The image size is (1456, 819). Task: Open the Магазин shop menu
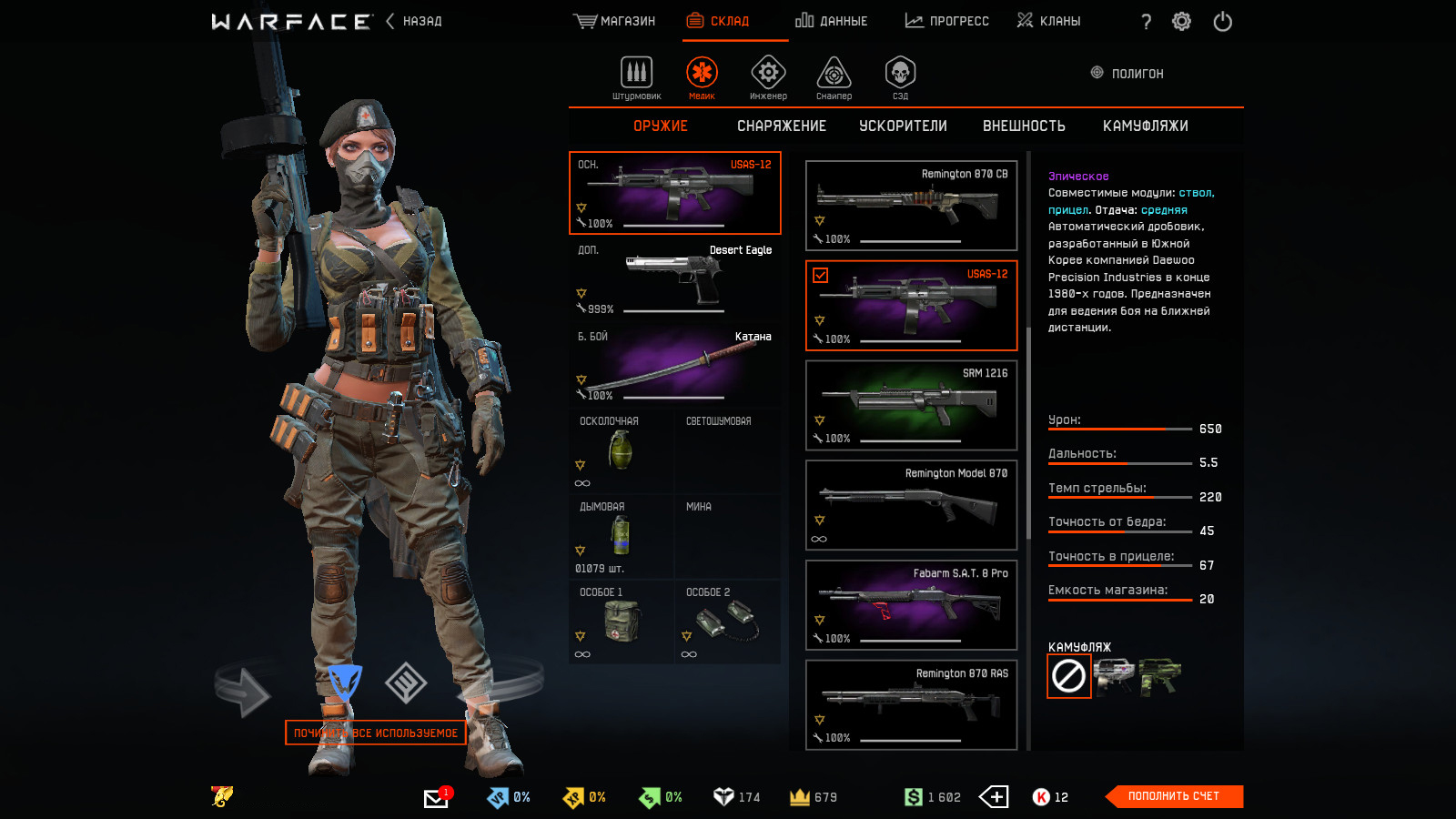tap(614, 21)
